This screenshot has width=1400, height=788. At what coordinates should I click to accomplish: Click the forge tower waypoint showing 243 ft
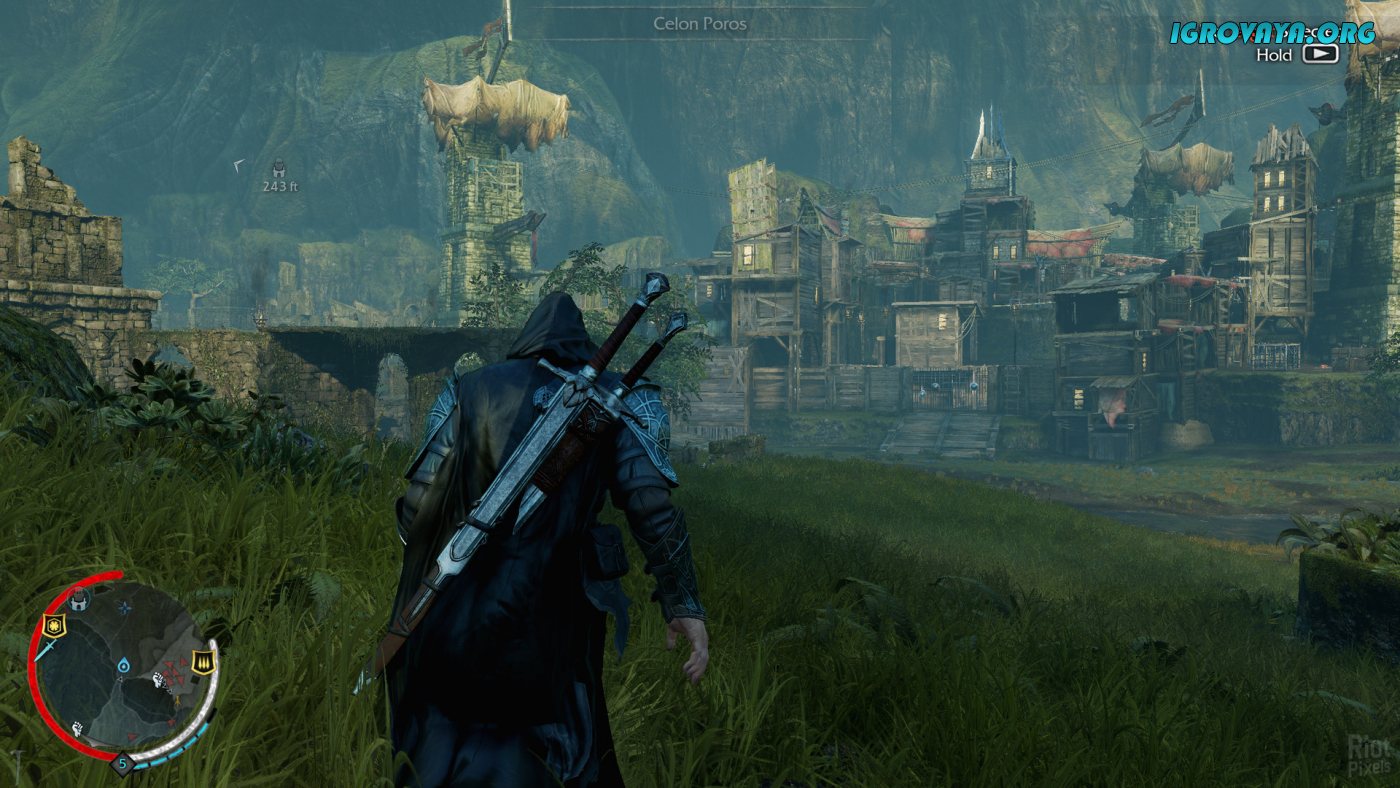point(280,170)
